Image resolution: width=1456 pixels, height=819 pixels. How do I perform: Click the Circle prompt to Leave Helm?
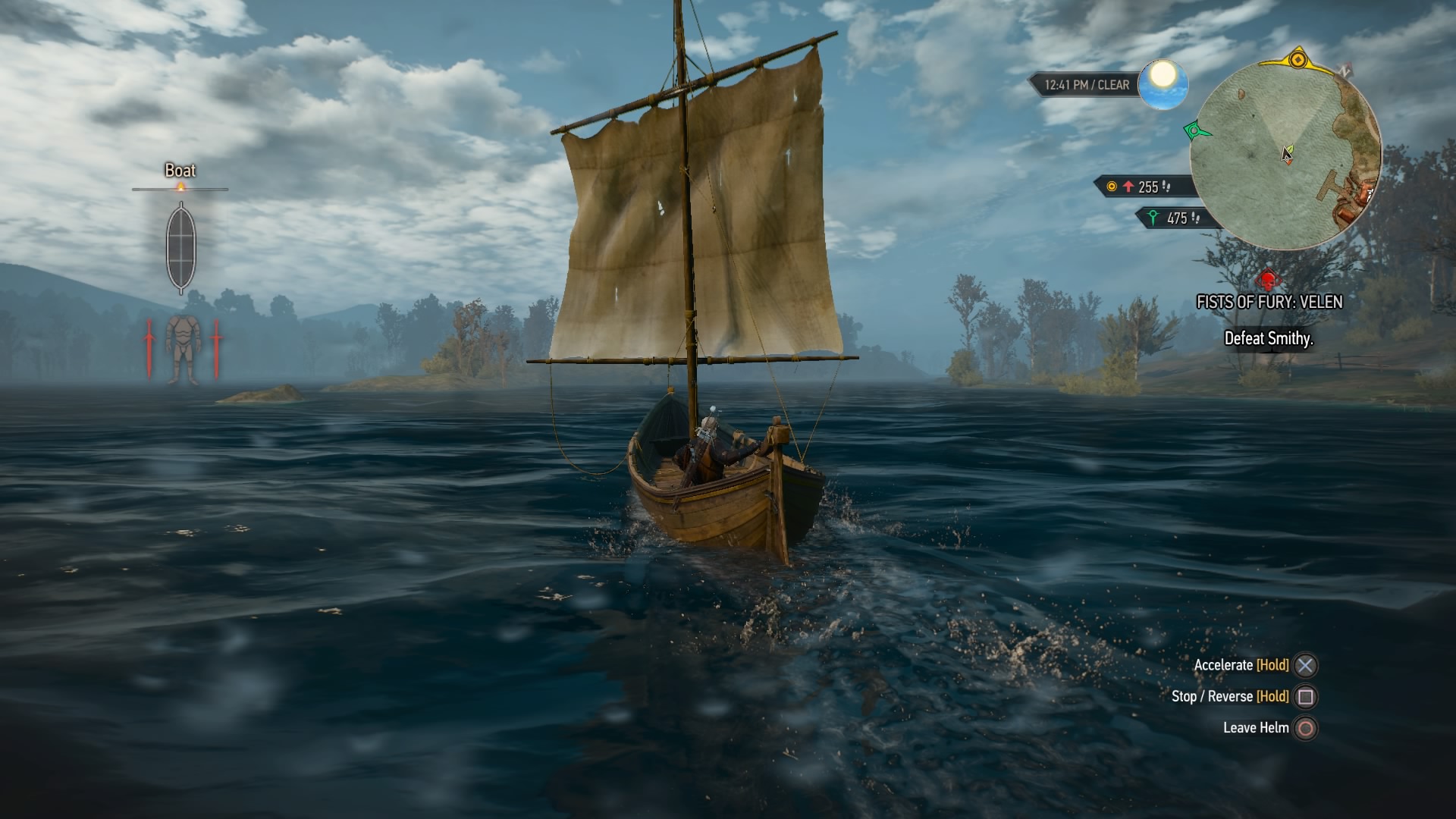(1305, 727)
